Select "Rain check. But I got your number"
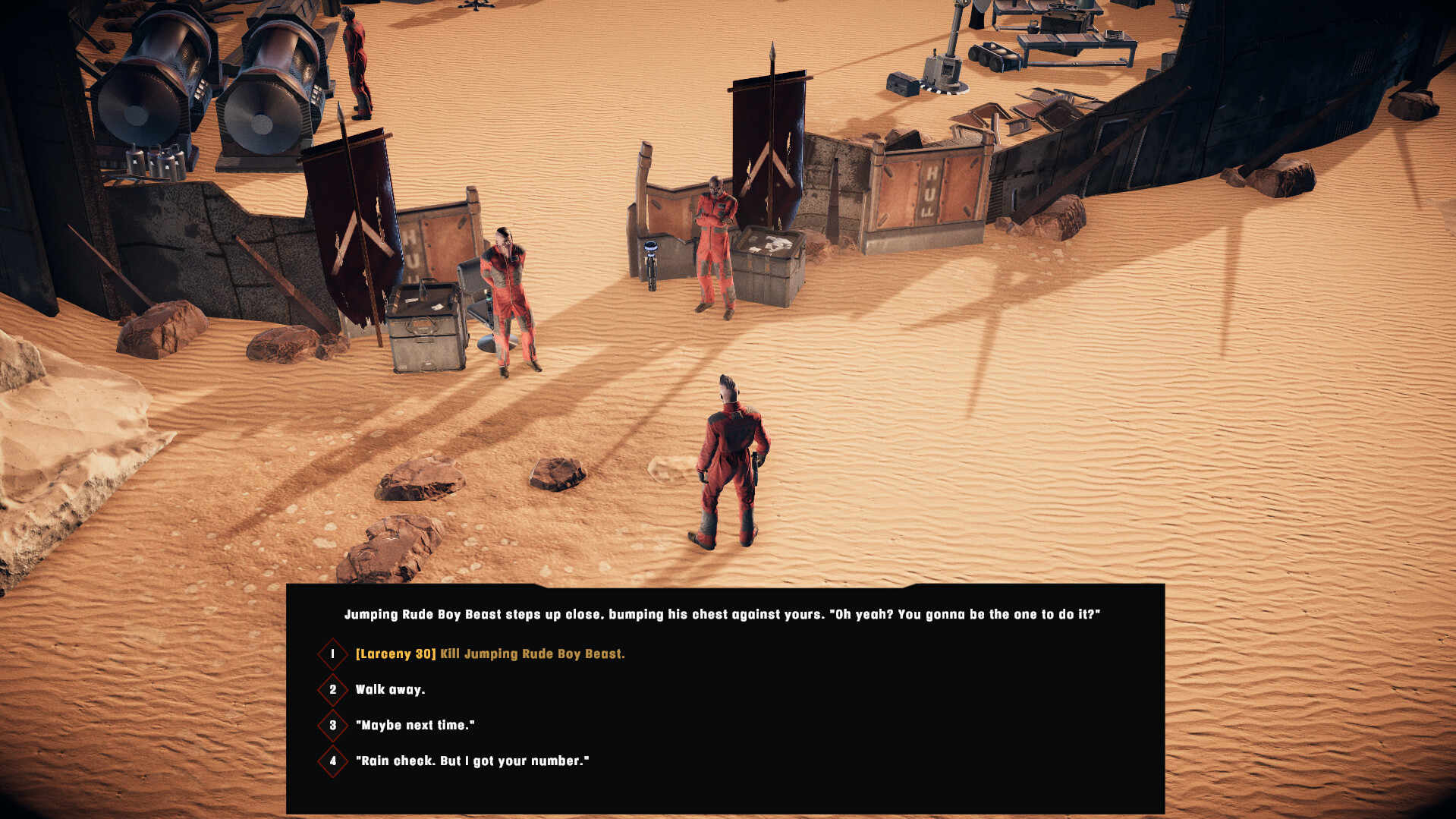This screenshot has width=1456, height=819. (x=473, y=761)
